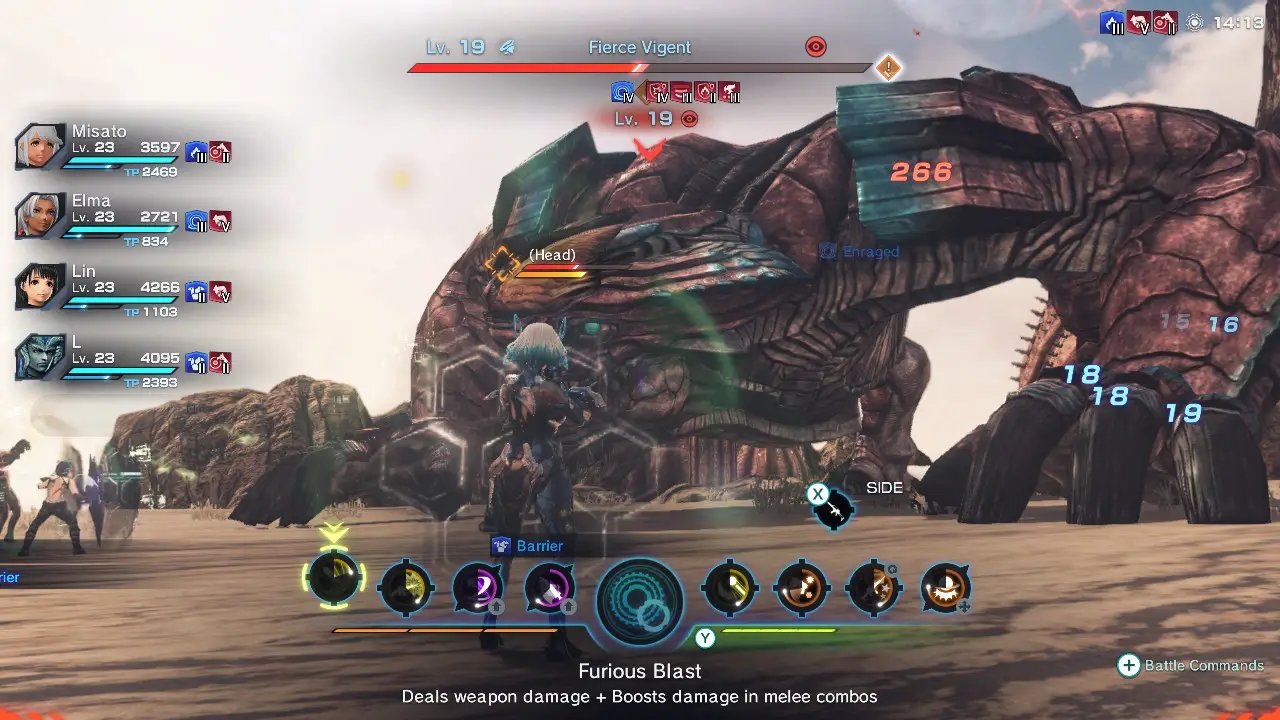The width and height of the screenshot is (1280, 720).
Task: Switch weapon via the SIDE weapon icon
Action: pos(833,511)
